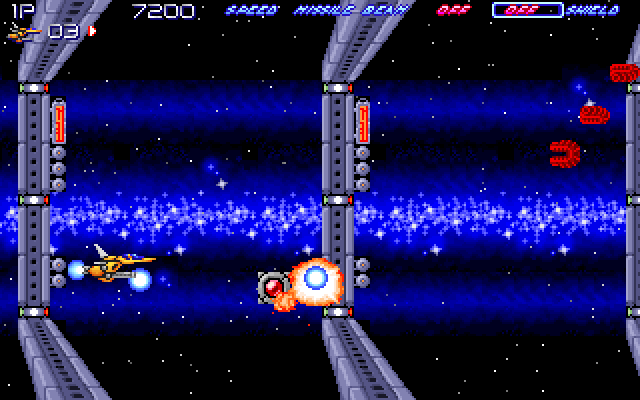
Task: Select the SPEED power-up slot
Action: click(250, 11)
